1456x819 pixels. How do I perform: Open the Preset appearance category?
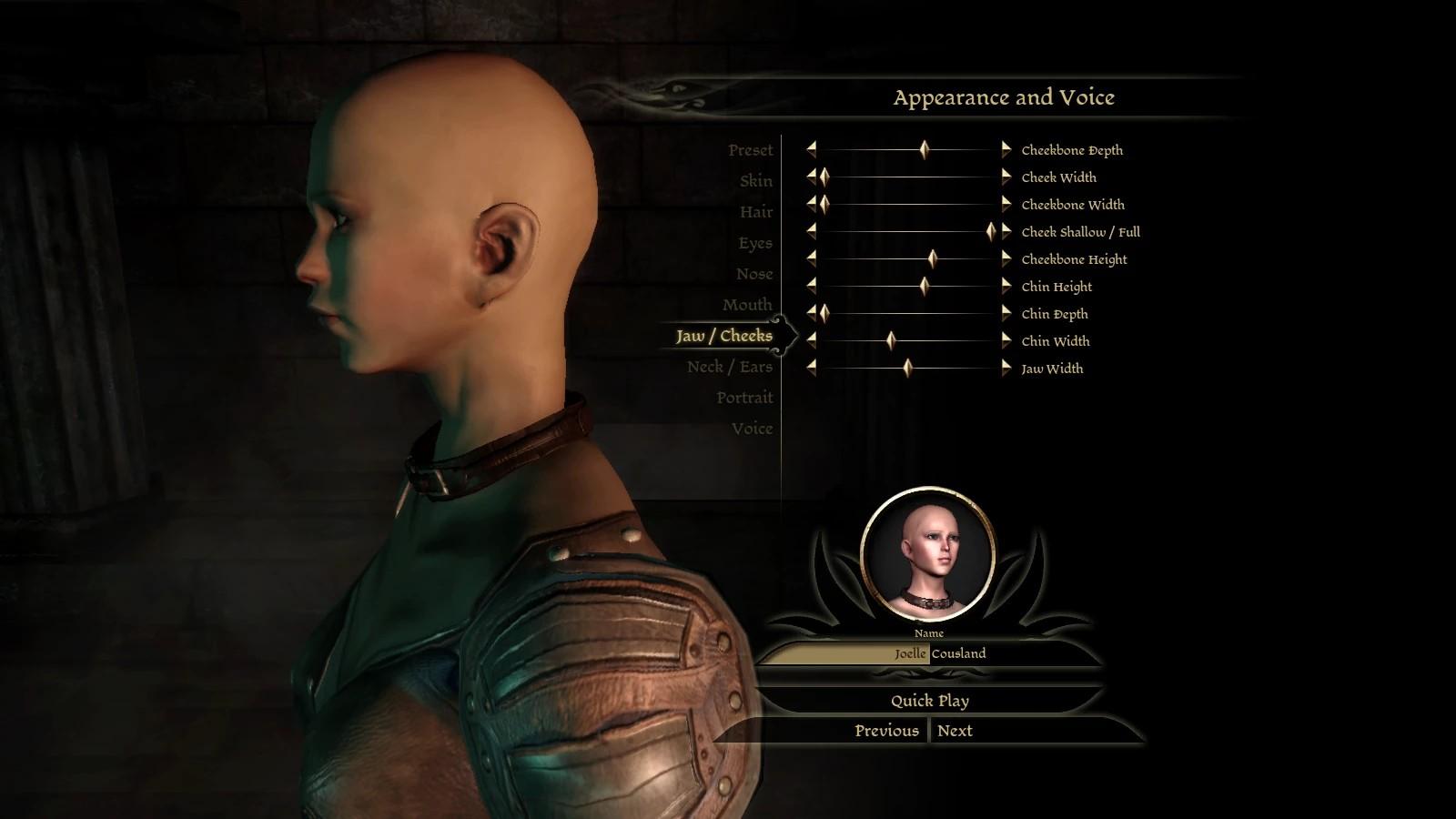pos(750,150)
